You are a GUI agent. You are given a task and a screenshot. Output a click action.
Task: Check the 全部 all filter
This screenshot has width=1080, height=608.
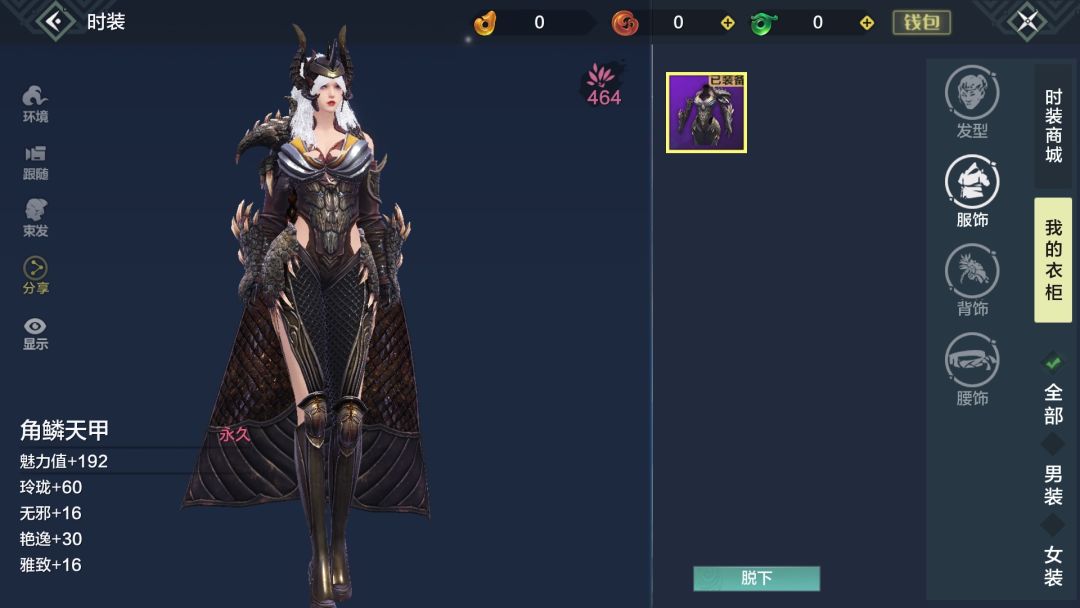click(1053, 390)
